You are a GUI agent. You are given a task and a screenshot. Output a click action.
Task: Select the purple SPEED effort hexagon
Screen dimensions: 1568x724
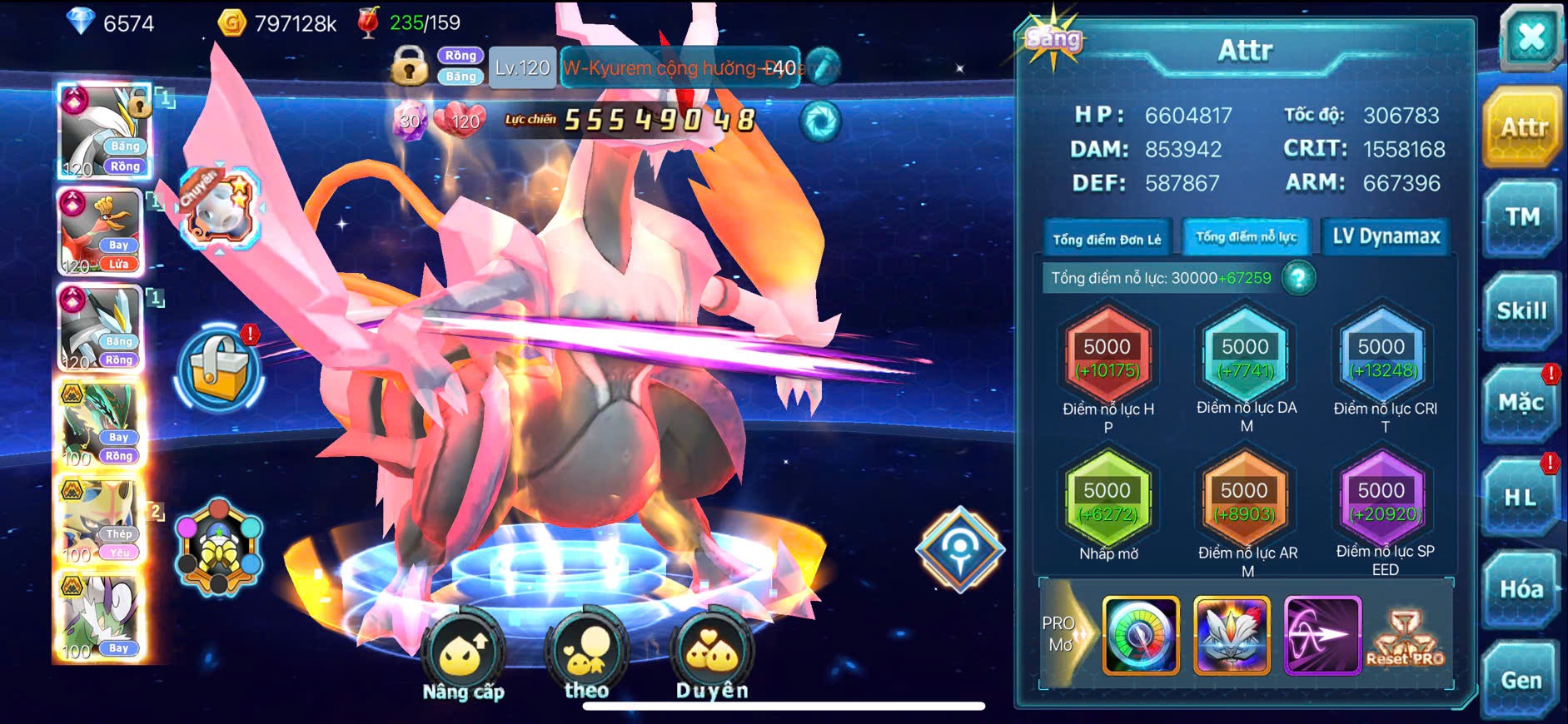[1382, 503]
